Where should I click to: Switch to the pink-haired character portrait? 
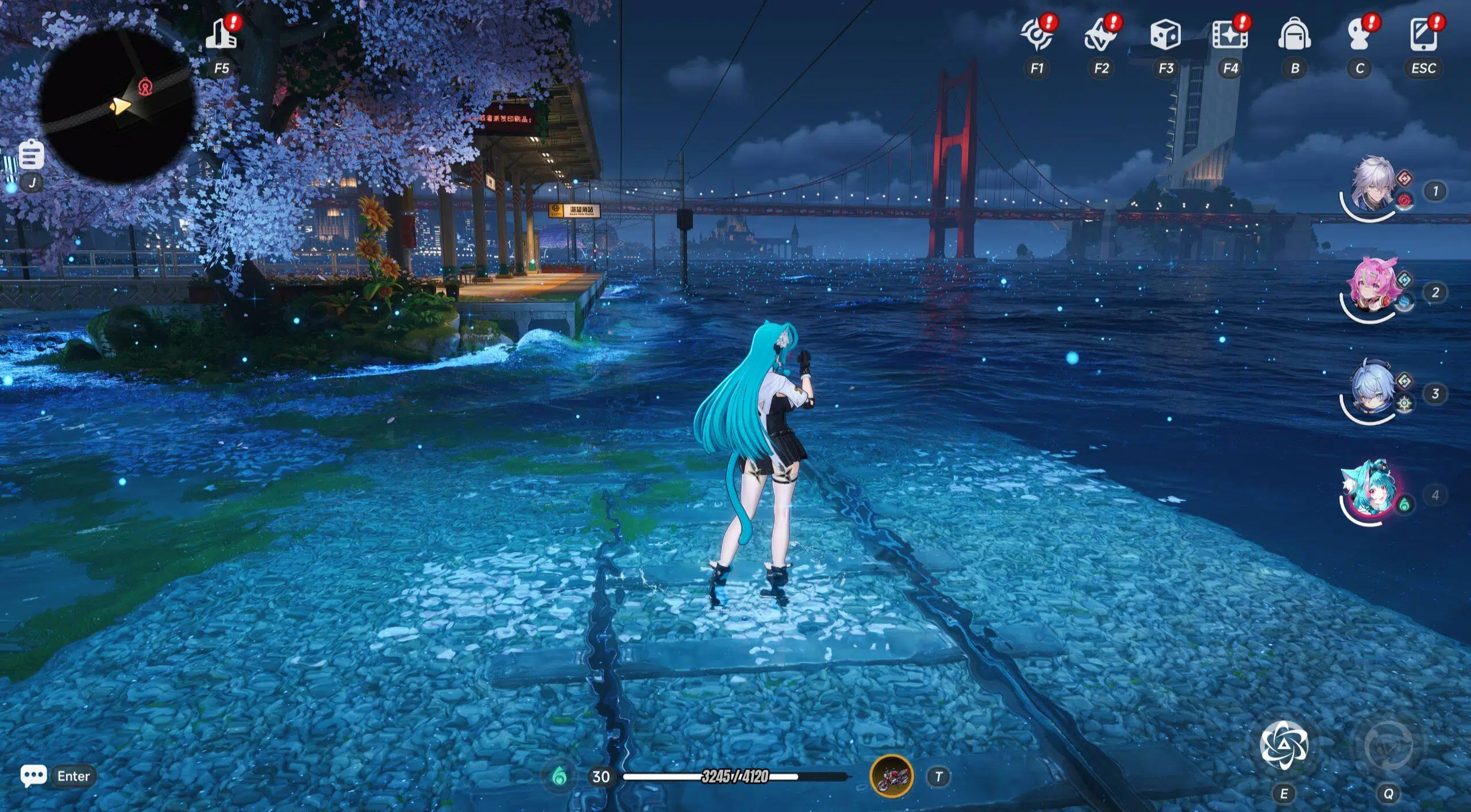(1372, 287)
